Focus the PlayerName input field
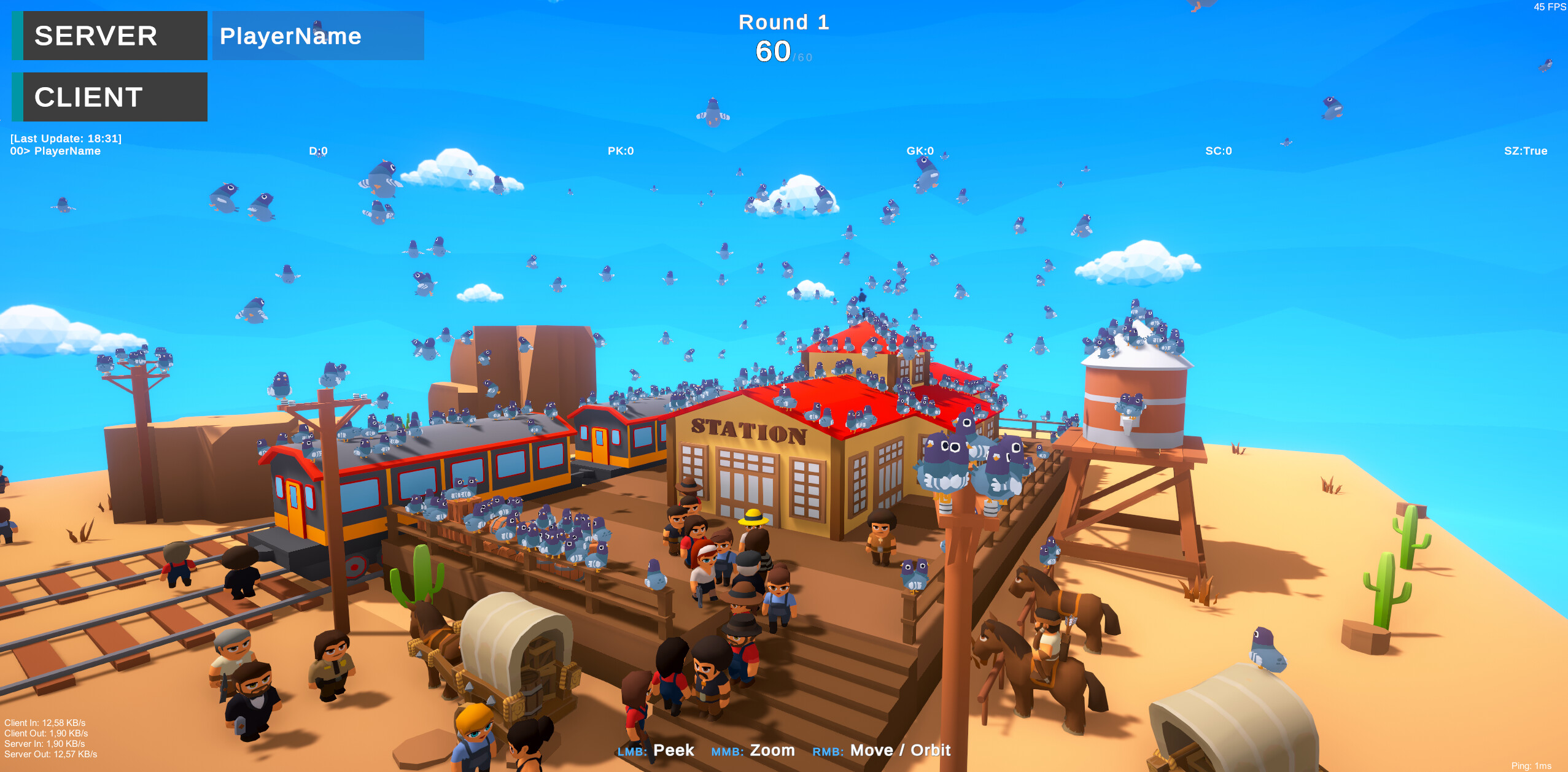Screen dimensions: 1568x772 pos(317,36)
